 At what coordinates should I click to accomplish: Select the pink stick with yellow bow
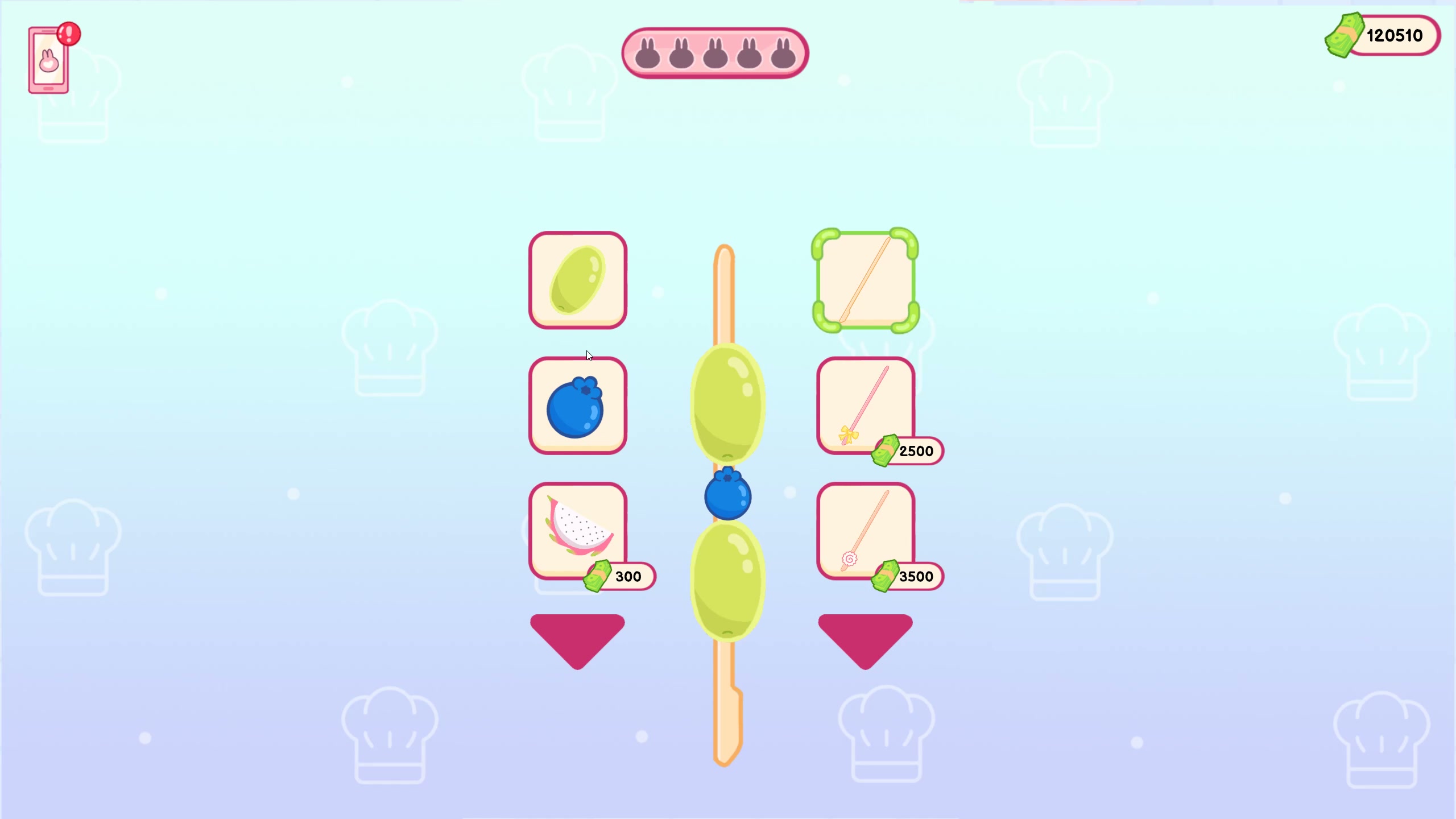point(866,405)
